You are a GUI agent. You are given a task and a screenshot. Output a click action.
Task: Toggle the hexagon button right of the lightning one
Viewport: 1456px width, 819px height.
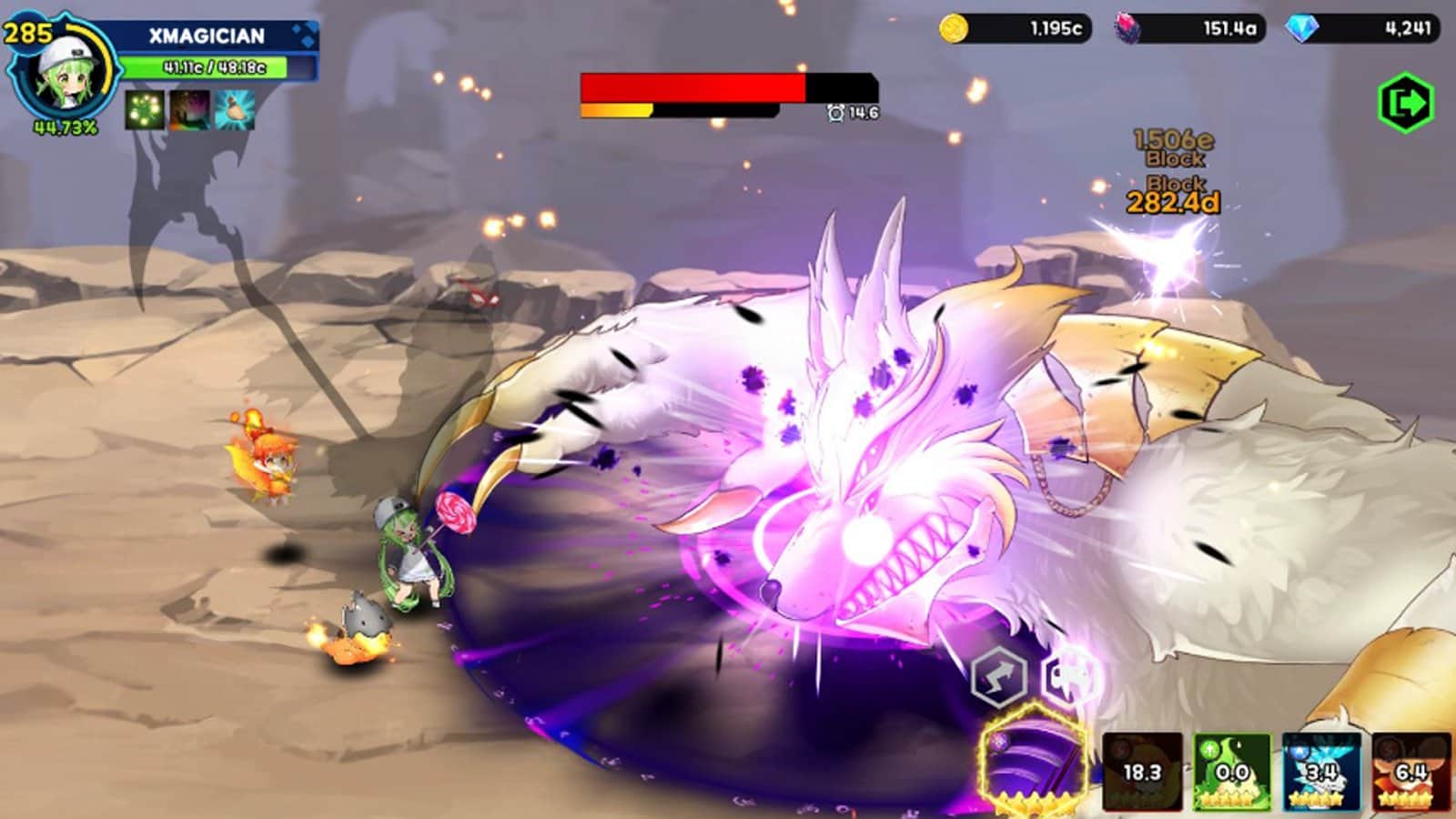click(1071, 677)
